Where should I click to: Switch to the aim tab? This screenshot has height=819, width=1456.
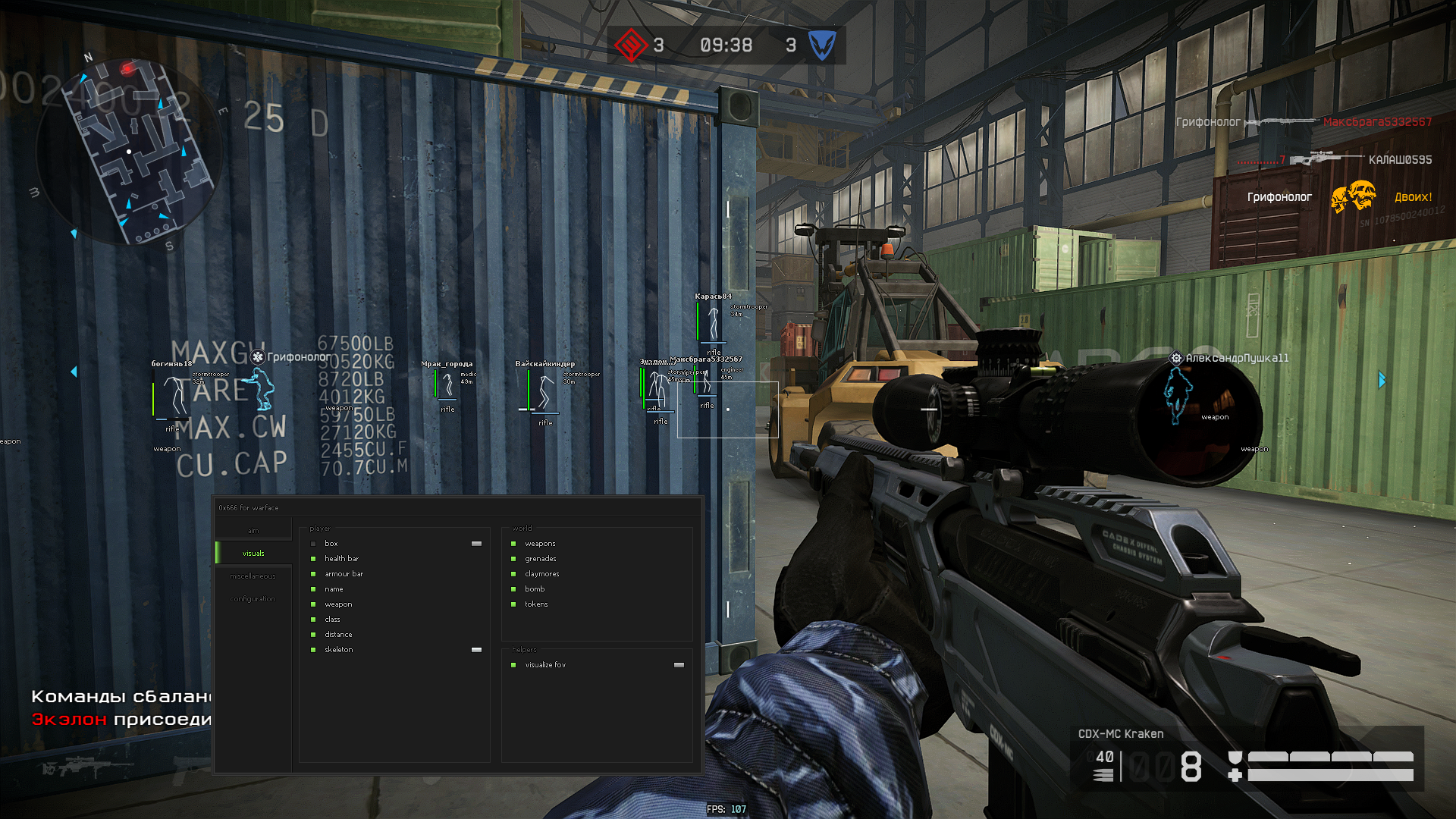[253, 531]
